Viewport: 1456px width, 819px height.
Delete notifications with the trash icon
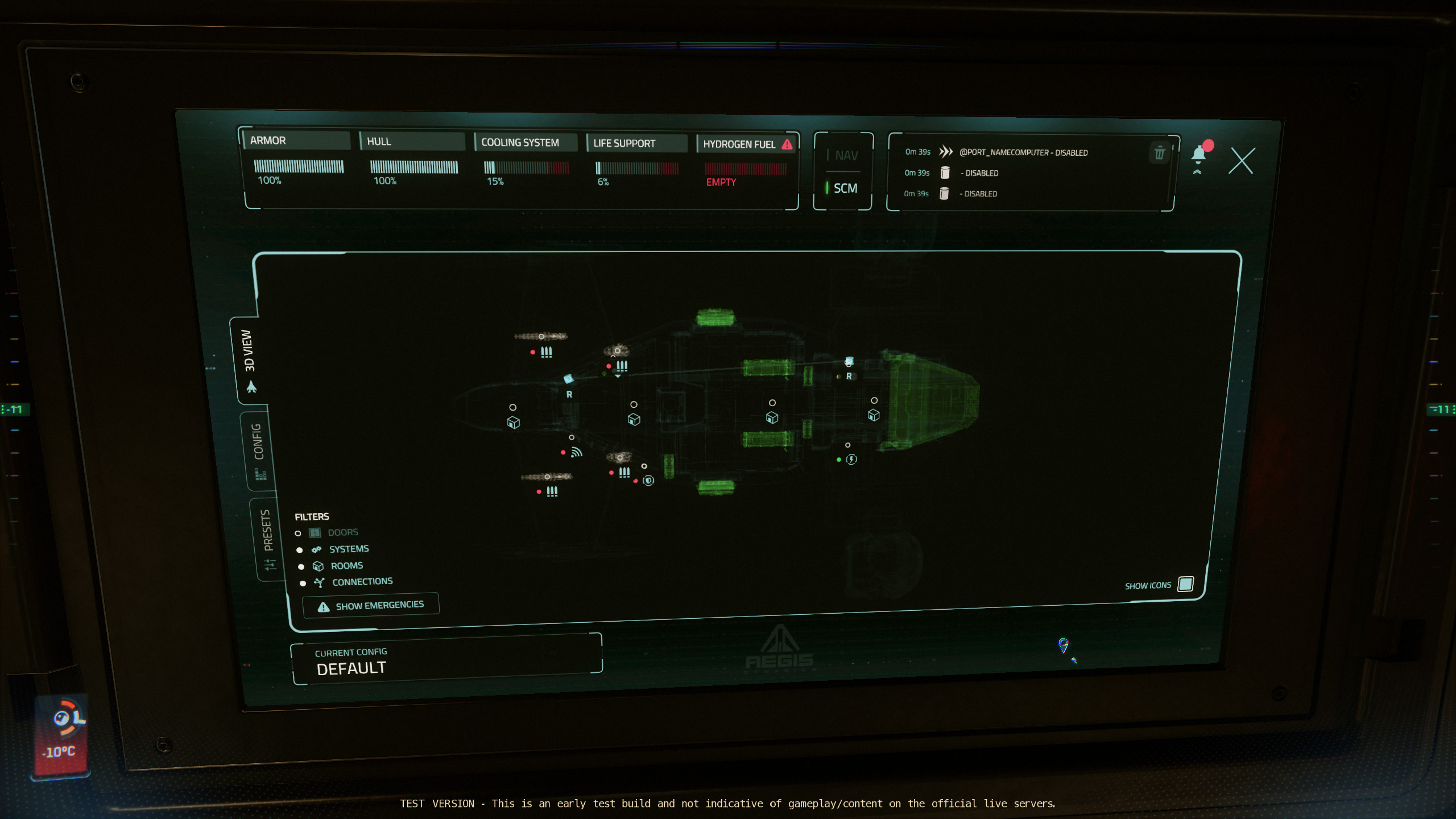pos(1159,153)
